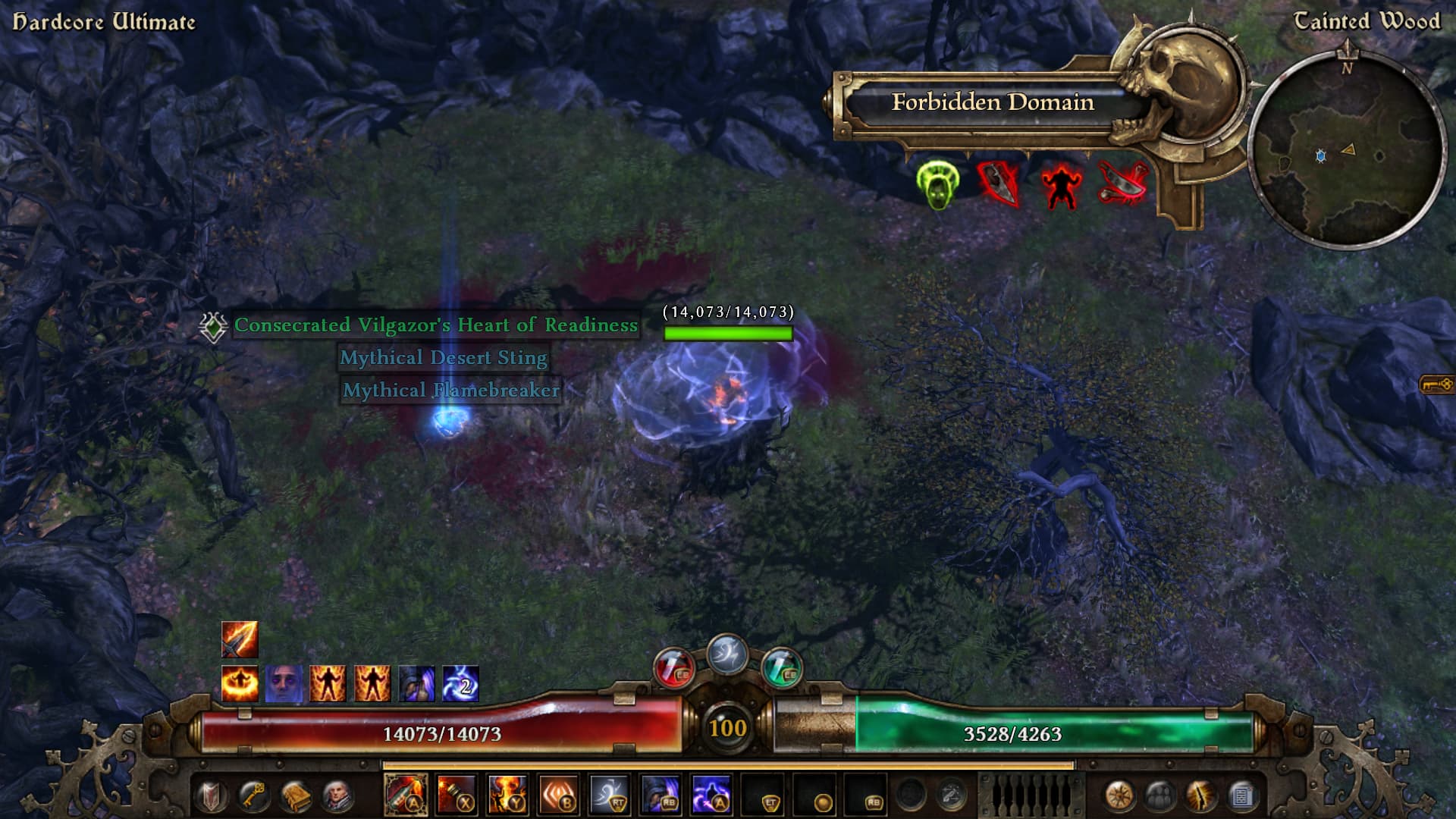Cast the blue glowing silhouette skill
This screenshot has width=1456, height=819.
tap(711, 795)
